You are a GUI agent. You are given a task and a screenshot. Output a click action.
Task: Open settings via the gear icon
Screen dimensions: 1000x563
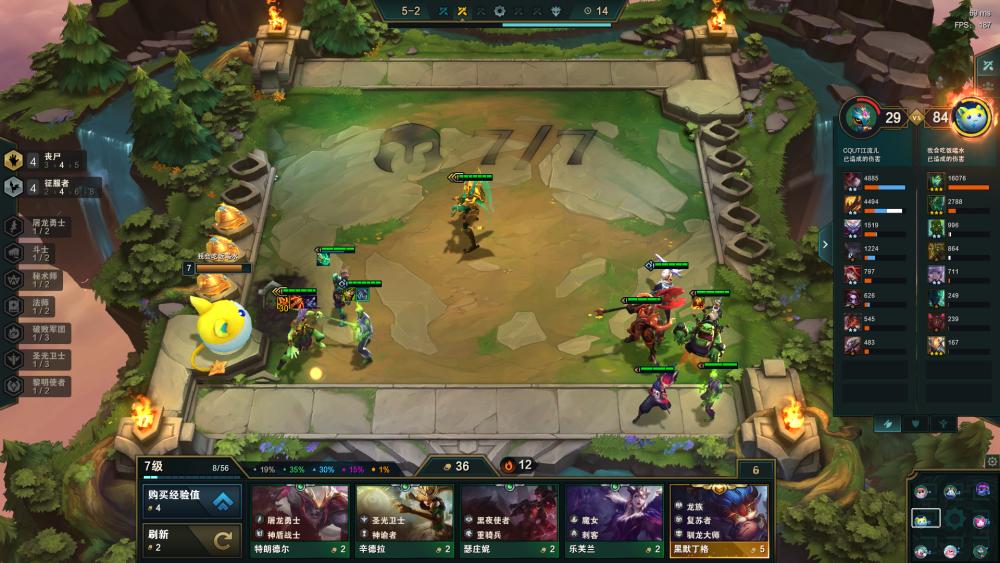tap(992, 462)
